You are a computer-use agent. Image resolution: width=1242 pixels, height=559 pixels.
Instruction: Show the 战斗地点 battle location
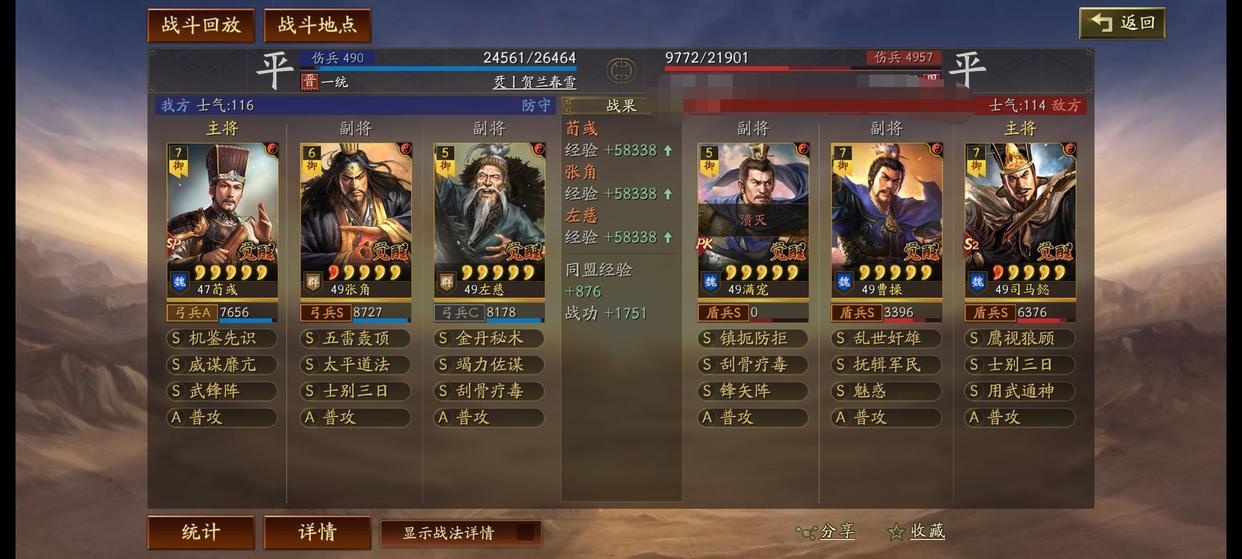(317, 25)
